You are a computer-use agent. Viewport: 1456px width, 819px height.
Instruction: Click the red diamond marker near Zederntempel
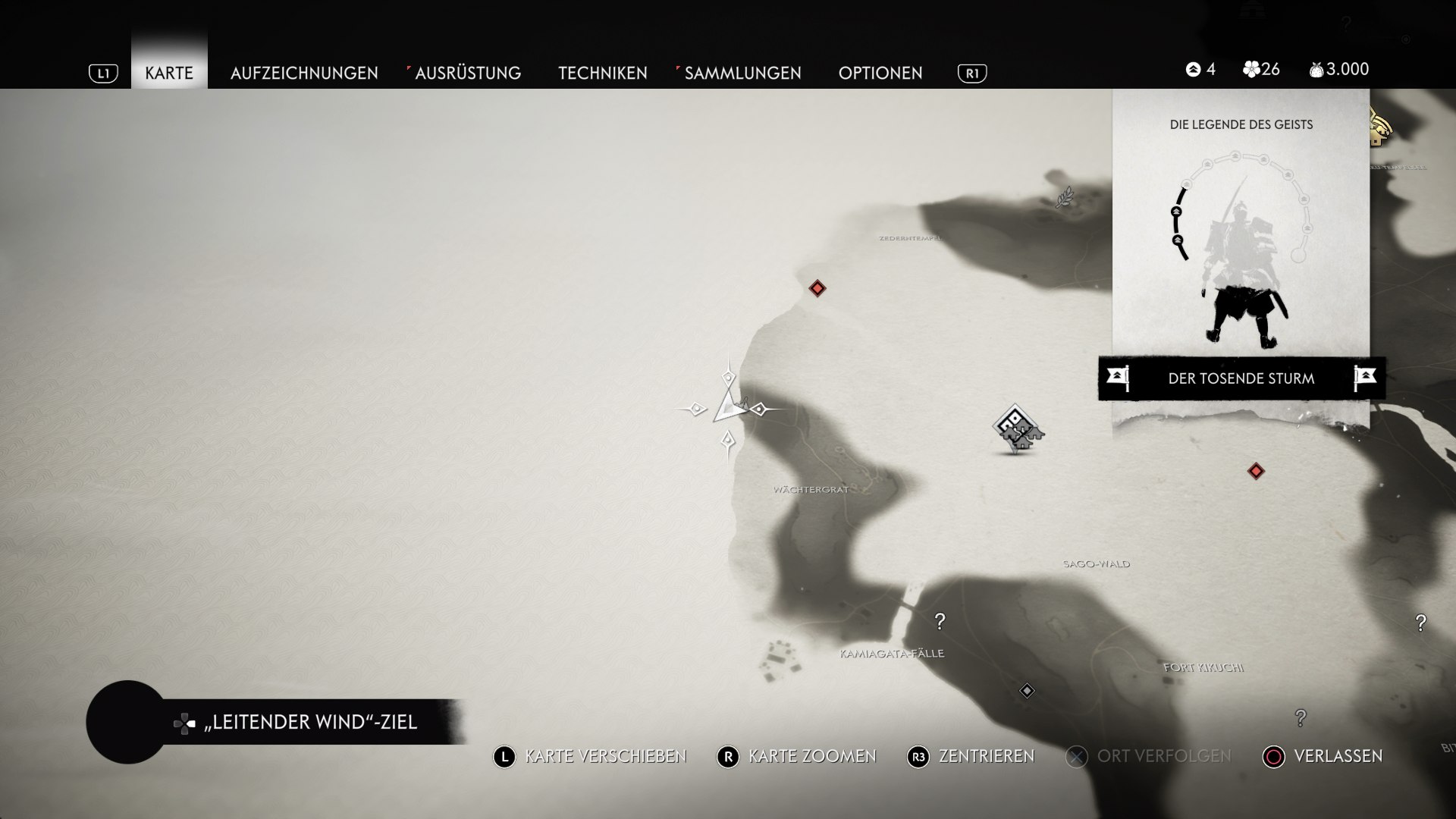click(x=817, y=288)
